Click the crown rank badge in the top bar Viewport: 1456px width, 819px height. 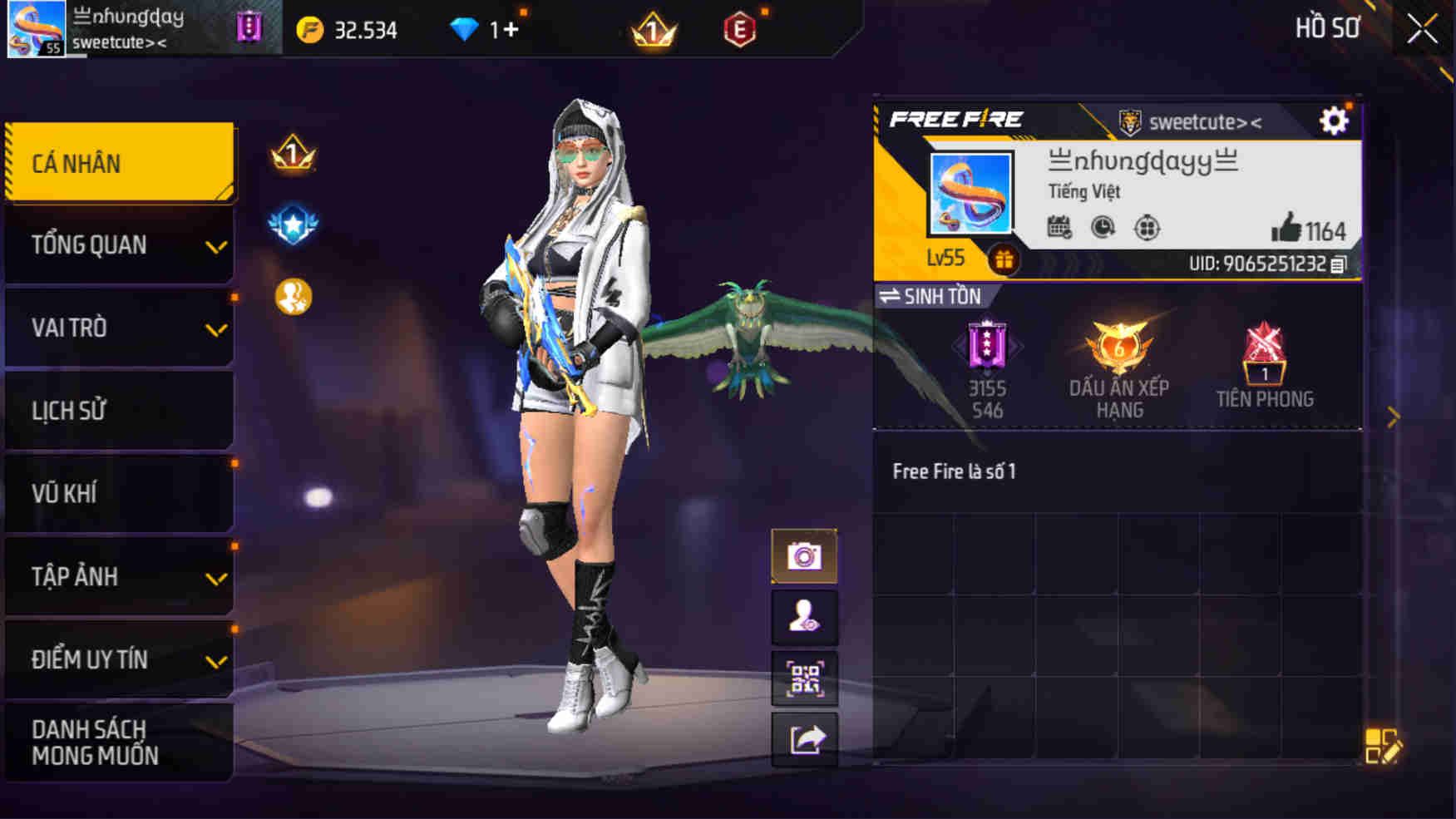pos(651,29)
